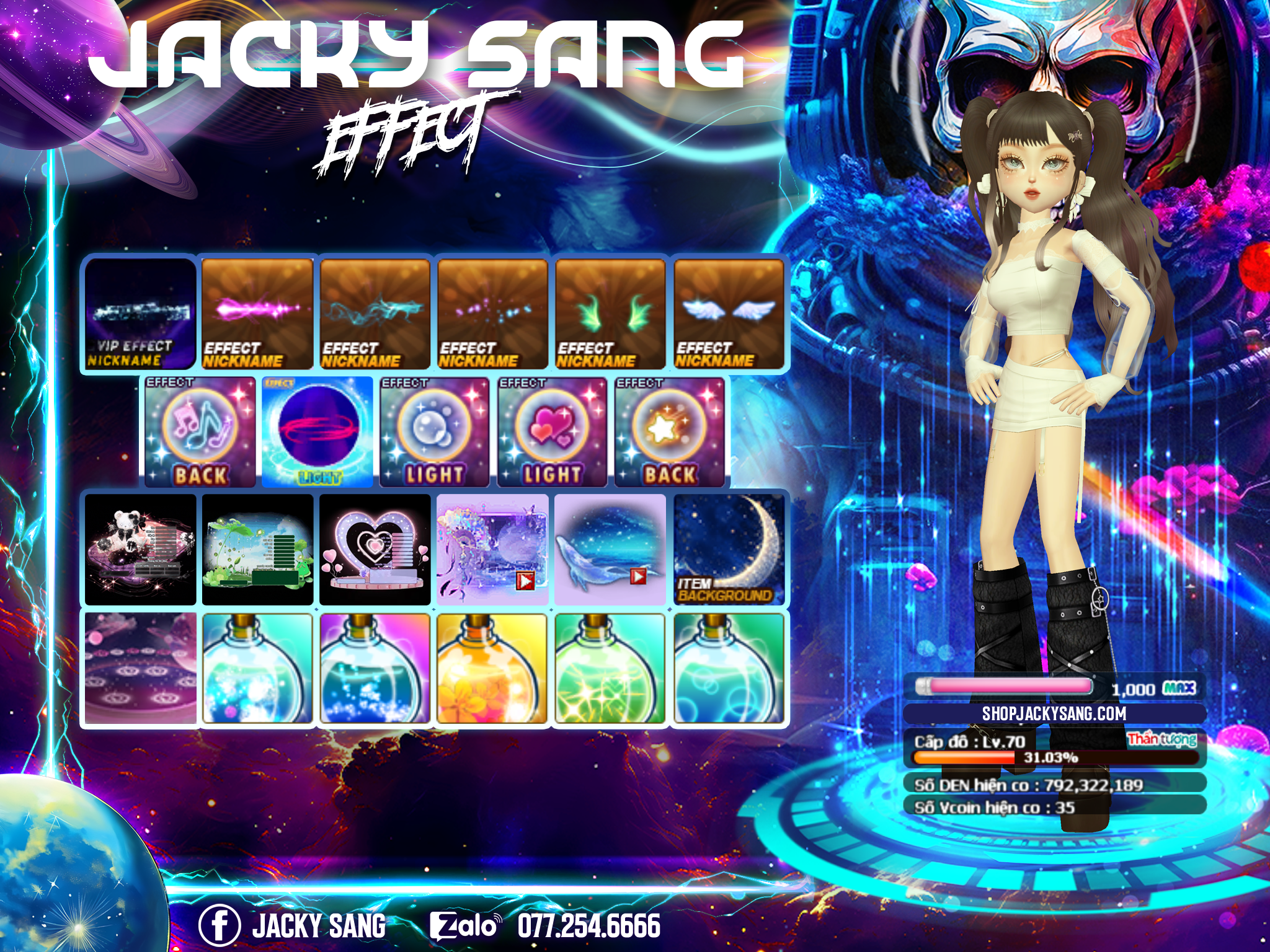Play the blue whale background preview
Image resolution: width=1270 pixels, height=952 pixels.
pyautogui.click(x=637, y=576)
